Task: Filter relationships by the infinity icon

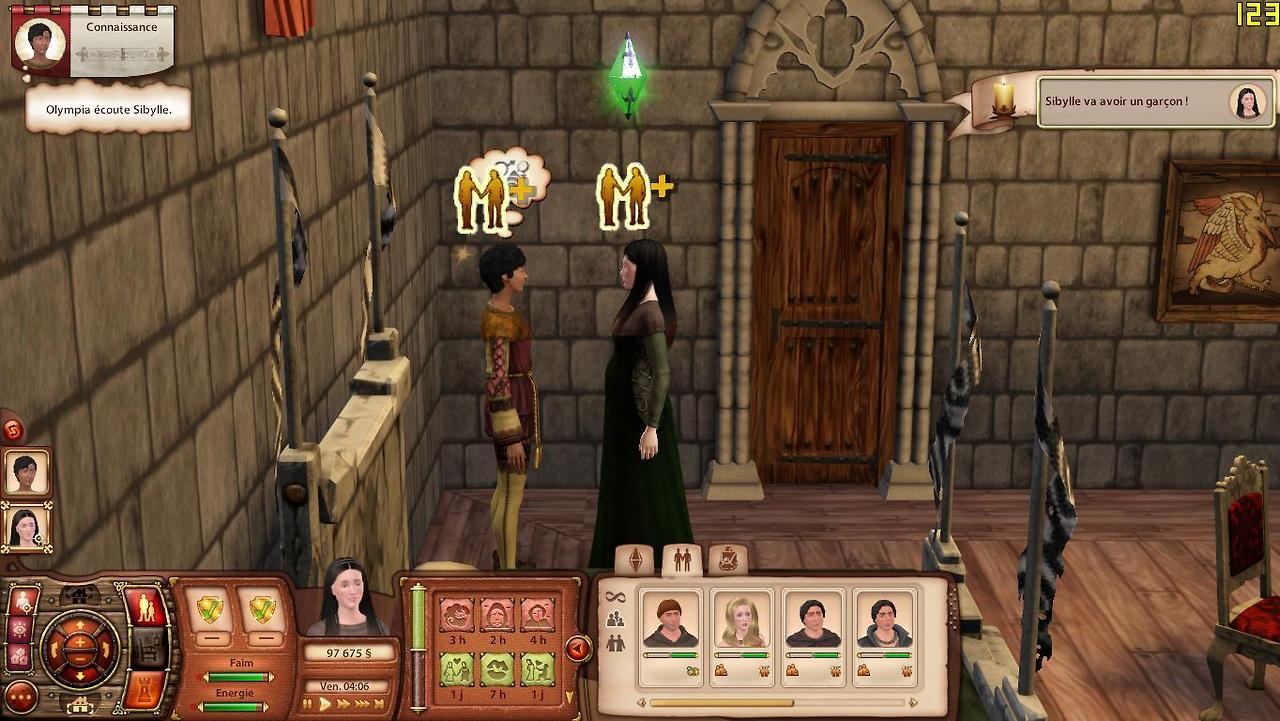Action: point(614,597)
